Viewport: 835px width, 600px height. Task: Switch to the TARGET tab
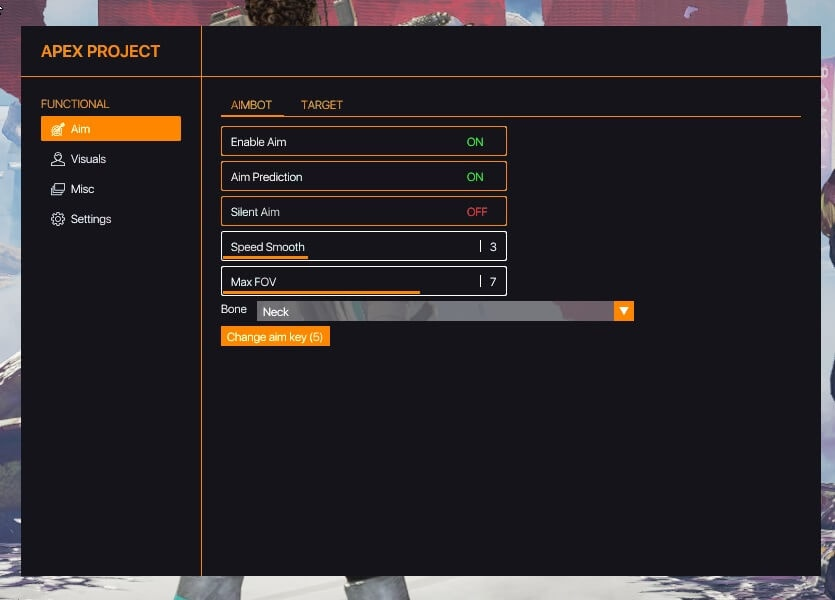[321, 105]
